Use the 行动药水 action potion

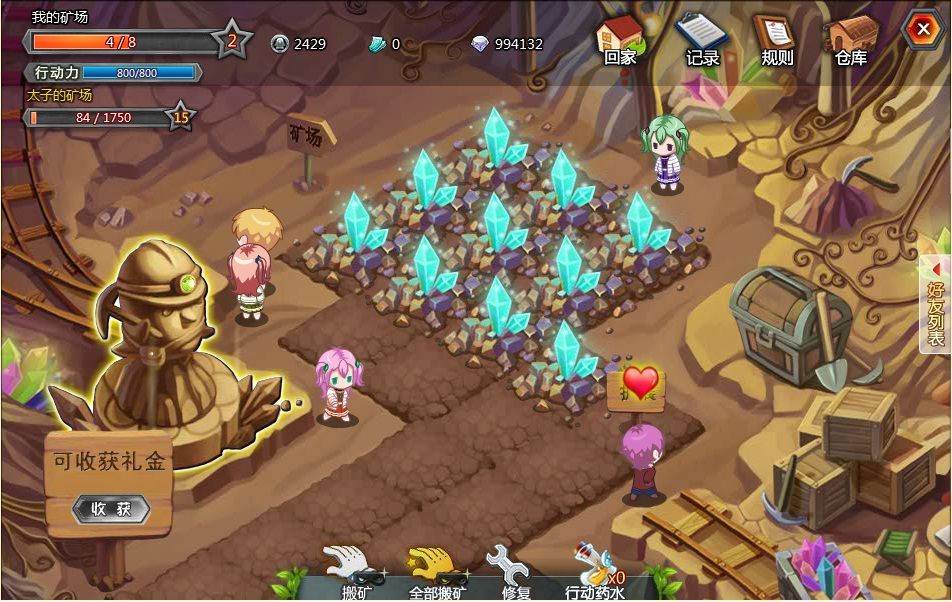(594, 571)
